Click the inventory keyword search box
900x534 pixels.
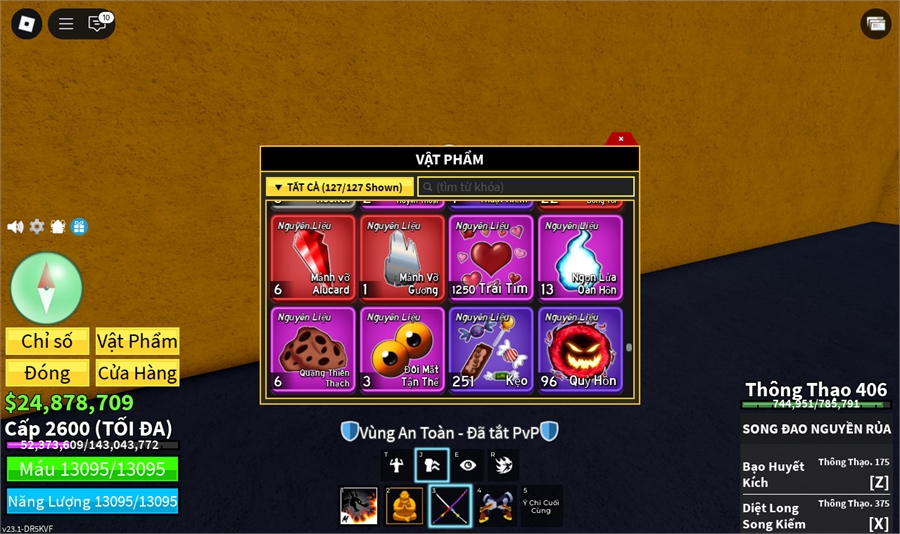tap(526, 187)
